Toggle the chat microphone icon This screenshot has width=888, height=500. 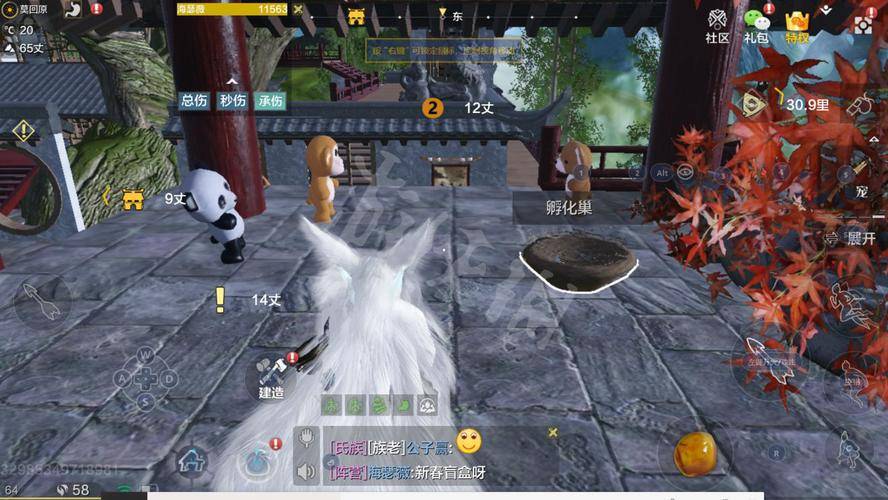click(307, 439)
